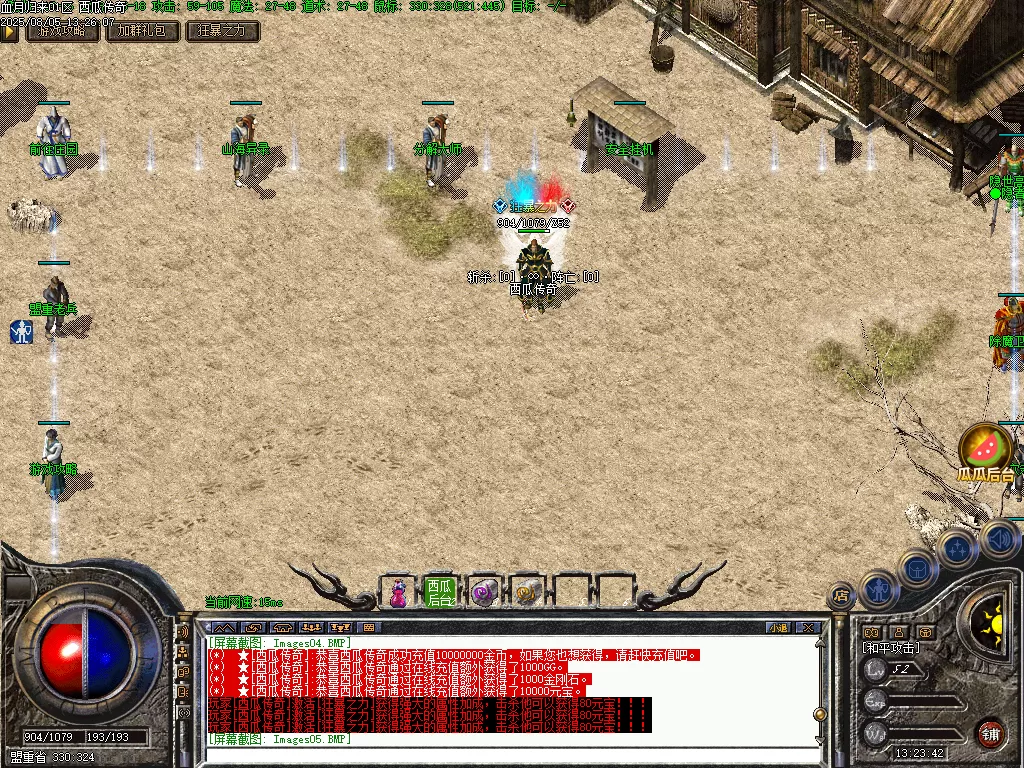
Task: Click the yellow arrow expander at top-left
Action: (x=9, y=31)
